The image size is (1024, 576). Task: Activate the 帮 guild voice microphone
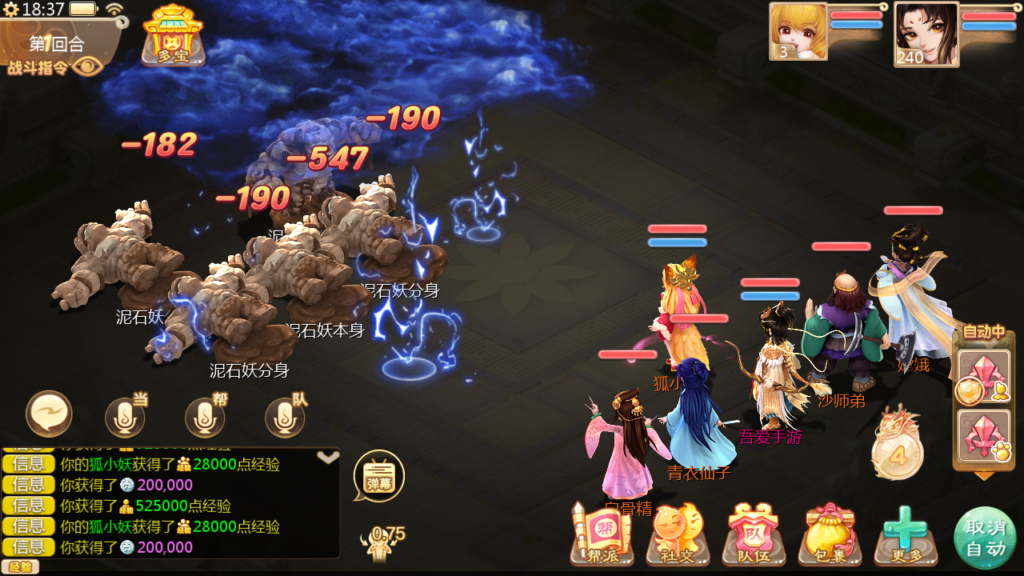(205, 417)
